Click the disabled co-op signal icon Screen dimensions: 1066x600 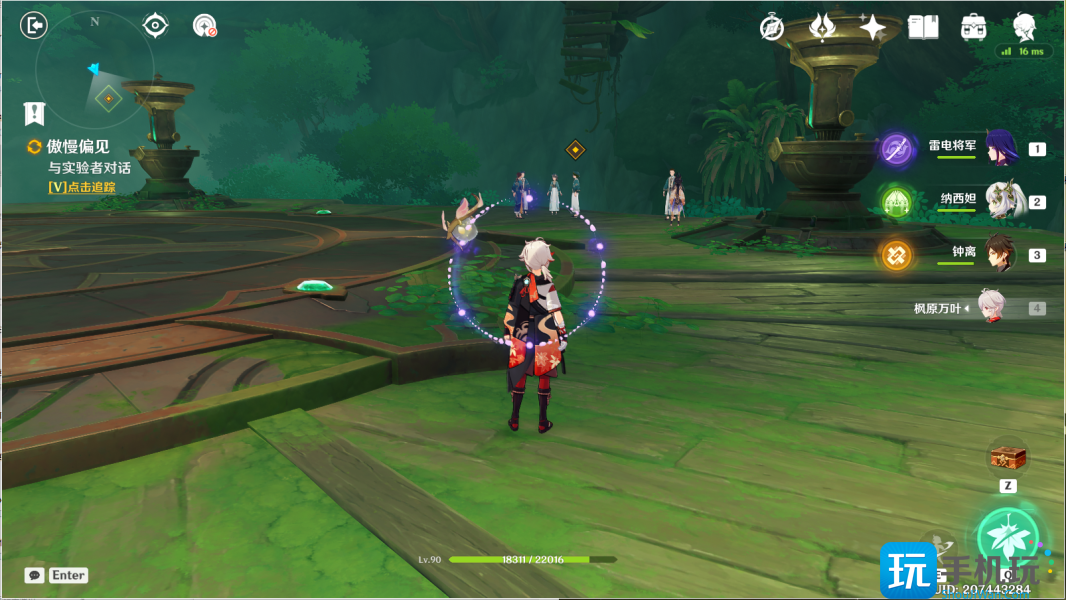(205, 26)
